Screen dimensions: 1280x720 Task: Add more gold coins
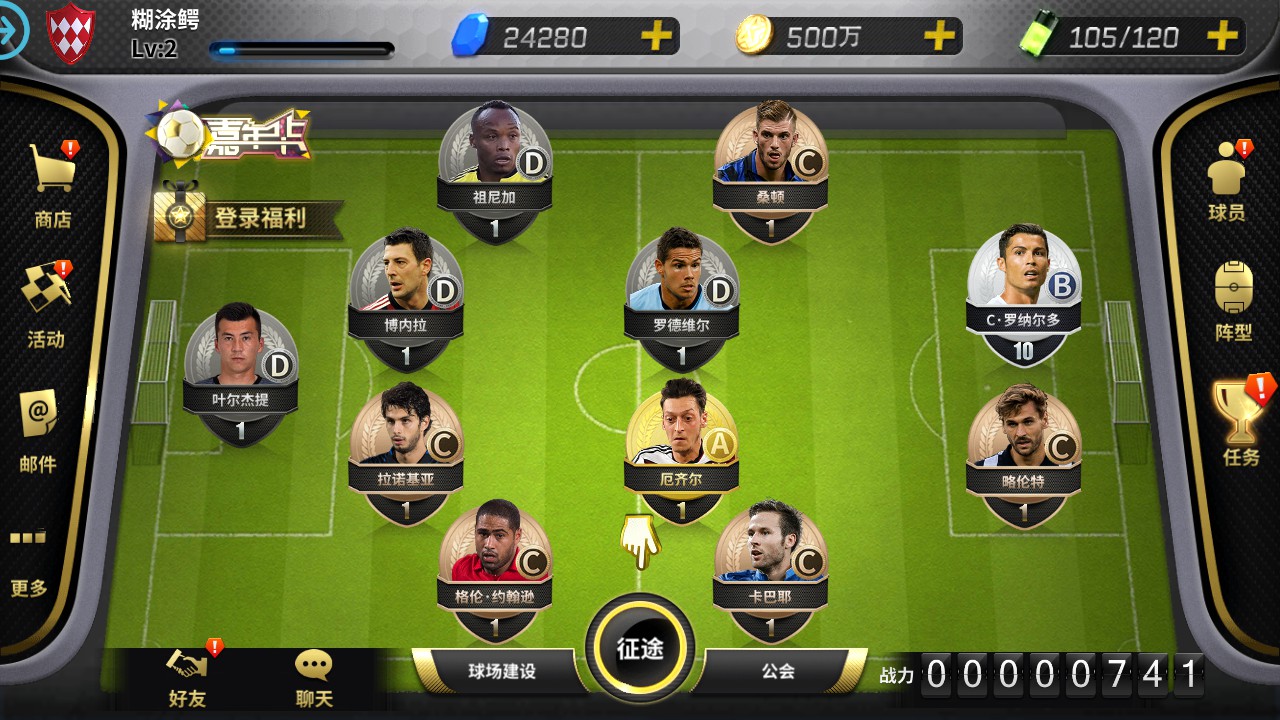(x=939, y=37)
